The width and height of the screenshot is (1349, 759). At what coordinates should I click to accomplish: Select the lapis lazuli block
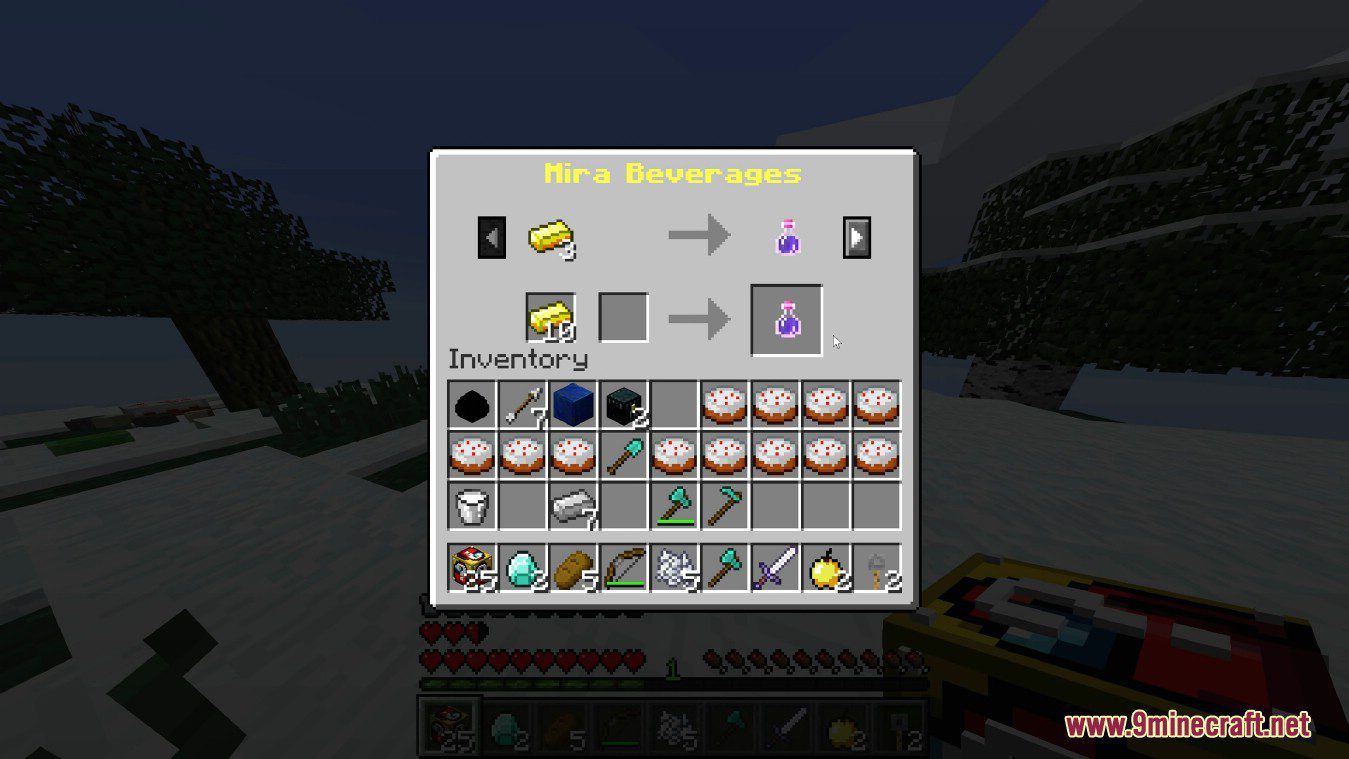[x=573, y=405]
